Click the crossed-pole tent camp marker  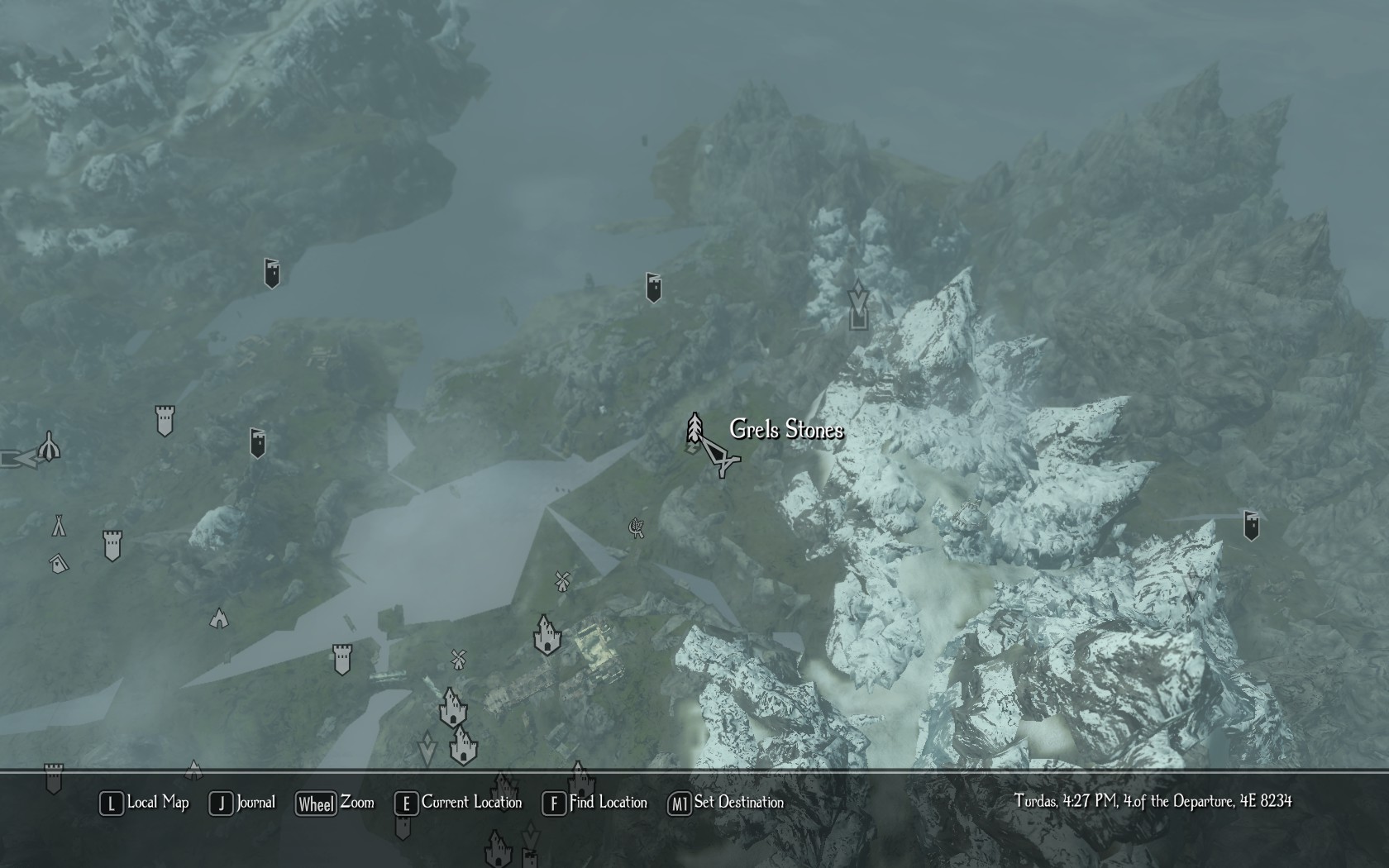click(x=59, y=525)
